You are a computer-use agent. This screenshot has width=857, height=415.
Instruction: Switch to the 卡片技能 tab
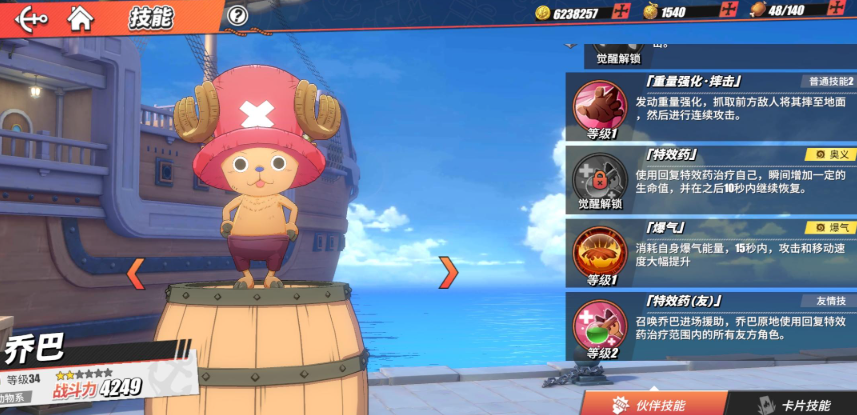point(795,404)
